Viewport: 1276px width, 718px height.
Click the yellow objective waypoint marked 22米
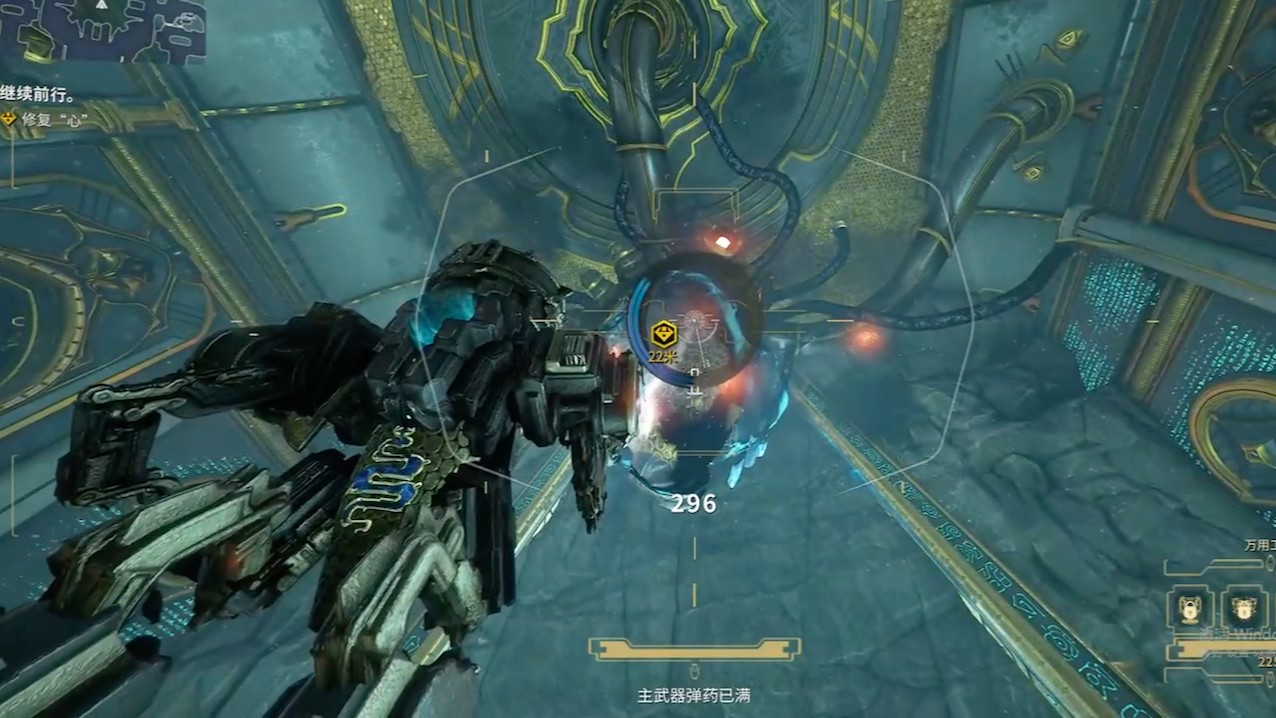tap(662, 336)
